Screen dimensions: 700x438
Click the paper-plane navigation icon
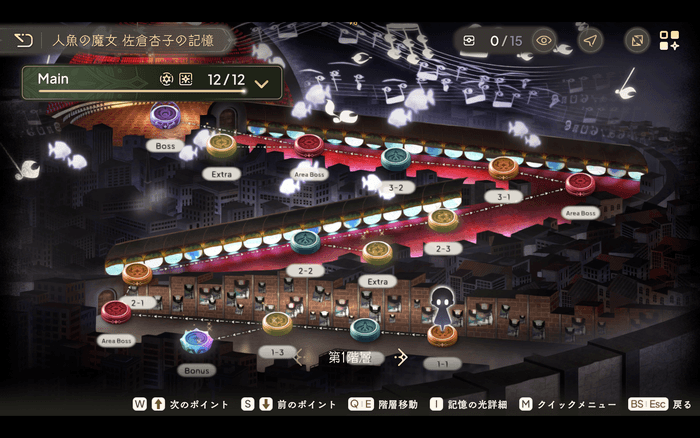pyautogui.click(x=591, y=41)
